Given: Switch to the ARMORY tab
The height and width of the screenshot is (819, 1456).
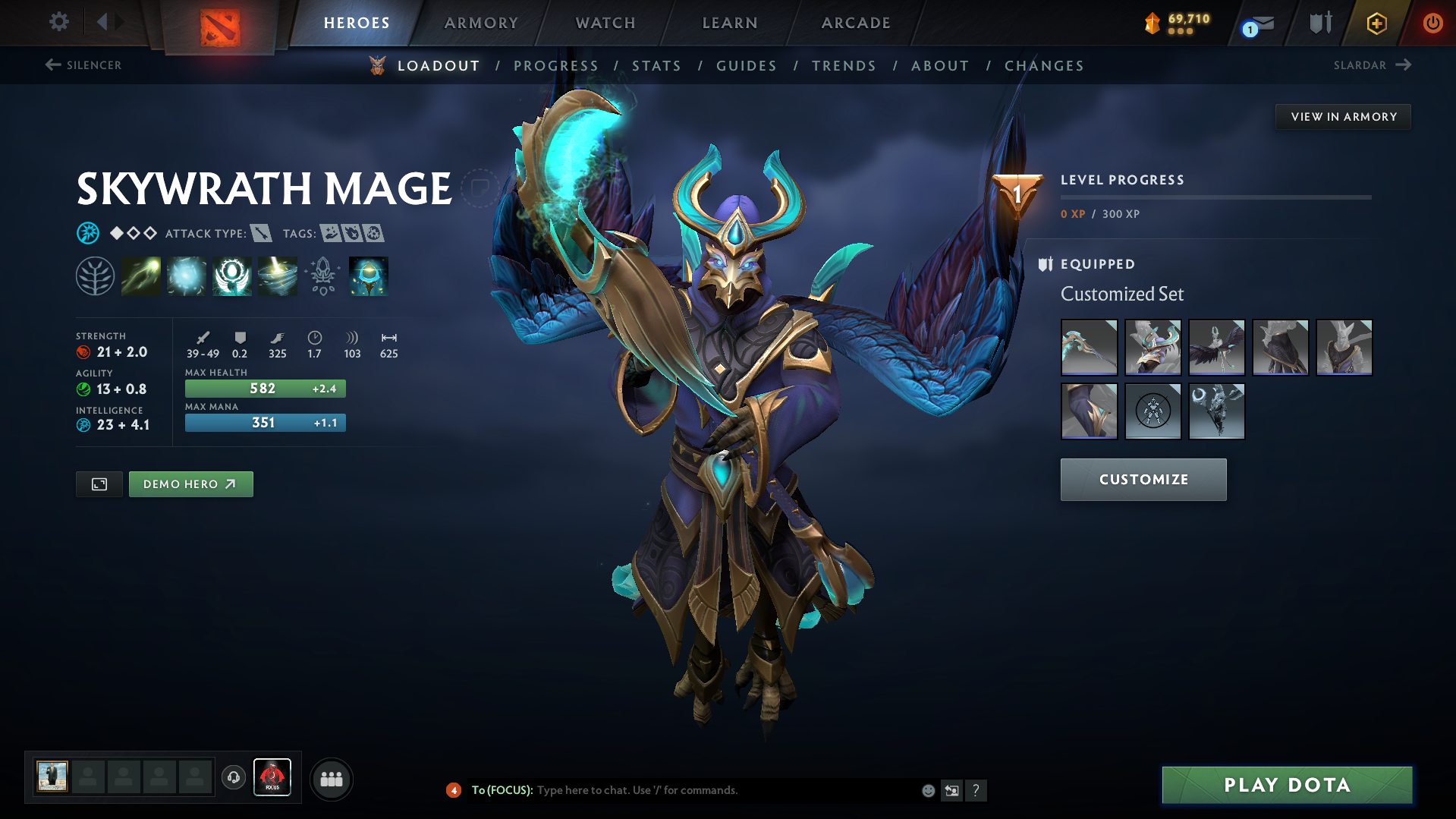Looking at the screenshot, I should pos(481,22).
